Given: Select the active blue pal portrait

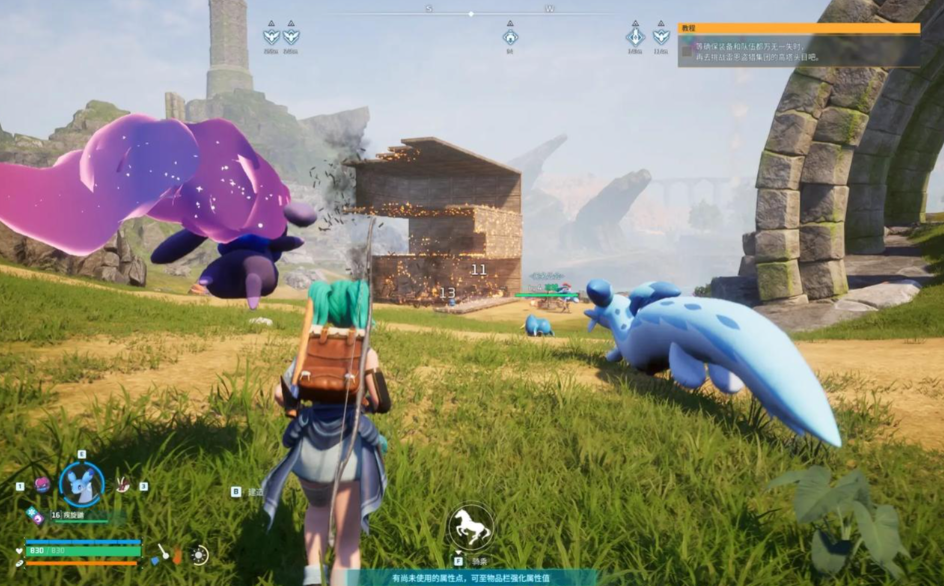Looking at the screenshot, I should tap(81, 484).
